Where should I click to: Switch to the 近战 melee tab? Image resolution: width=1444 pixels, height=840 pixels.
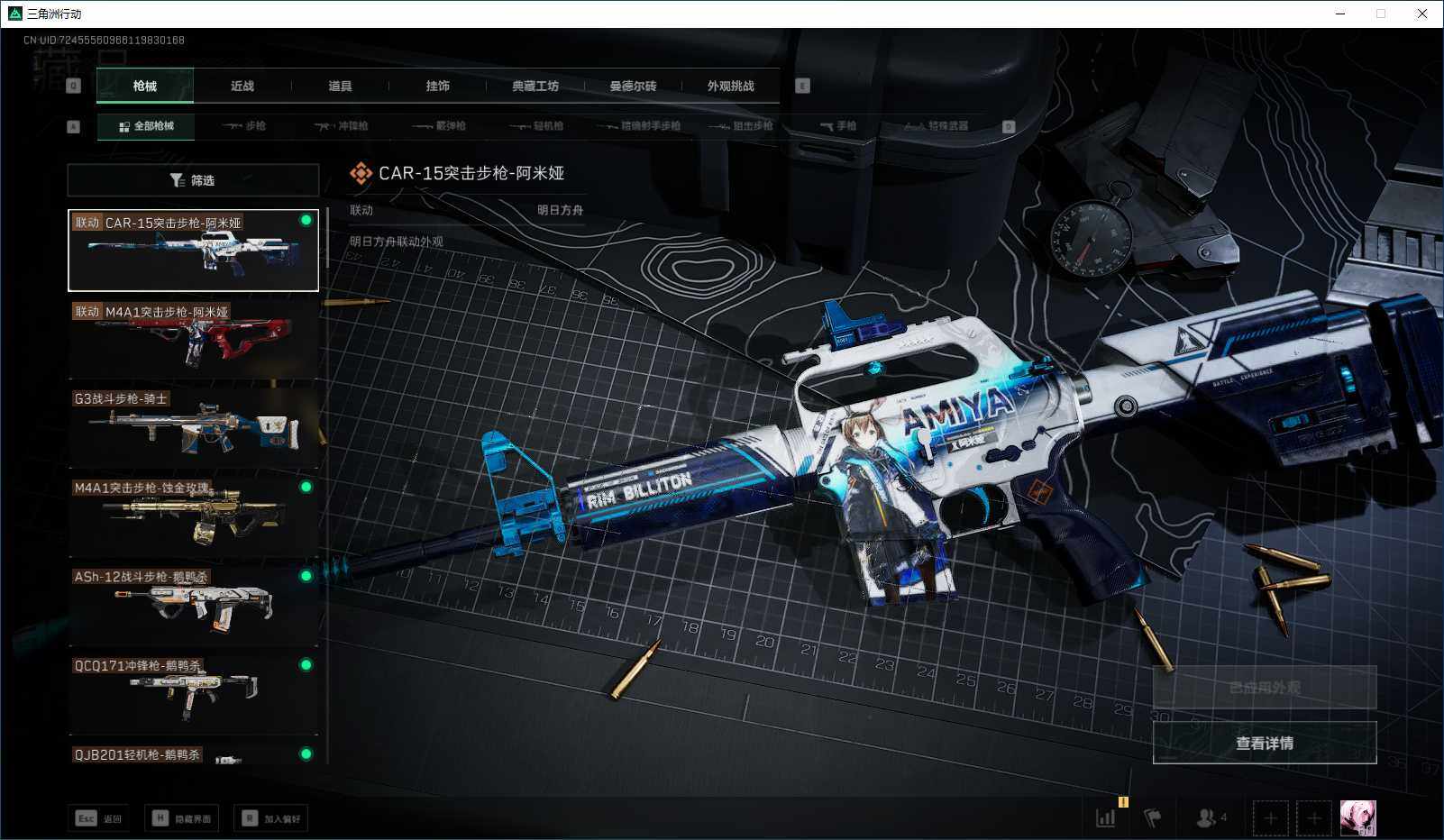tap(242, 86)
